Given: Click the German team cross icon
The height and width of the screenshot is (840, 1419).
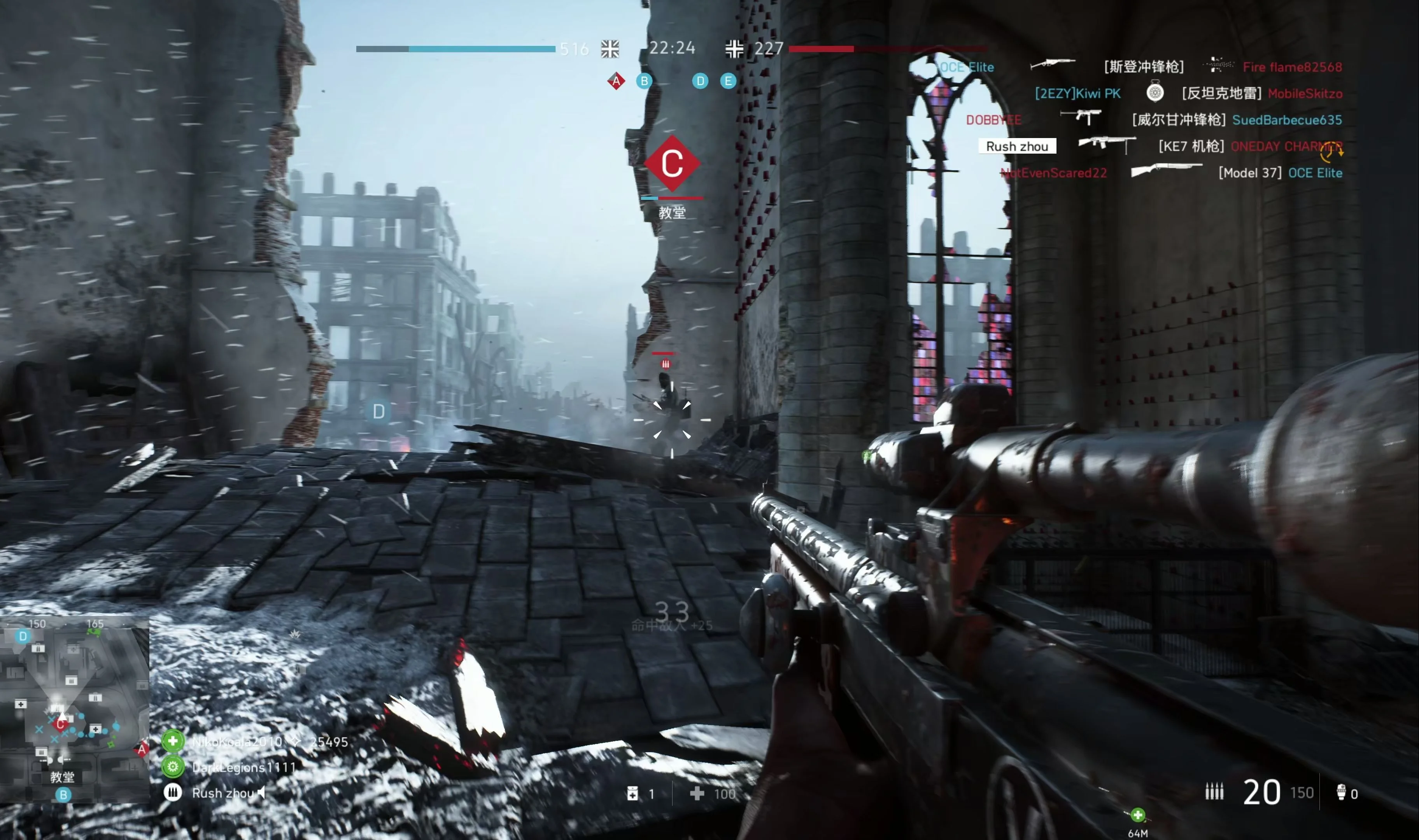Looking at the screenshot, I should point(734,49).
